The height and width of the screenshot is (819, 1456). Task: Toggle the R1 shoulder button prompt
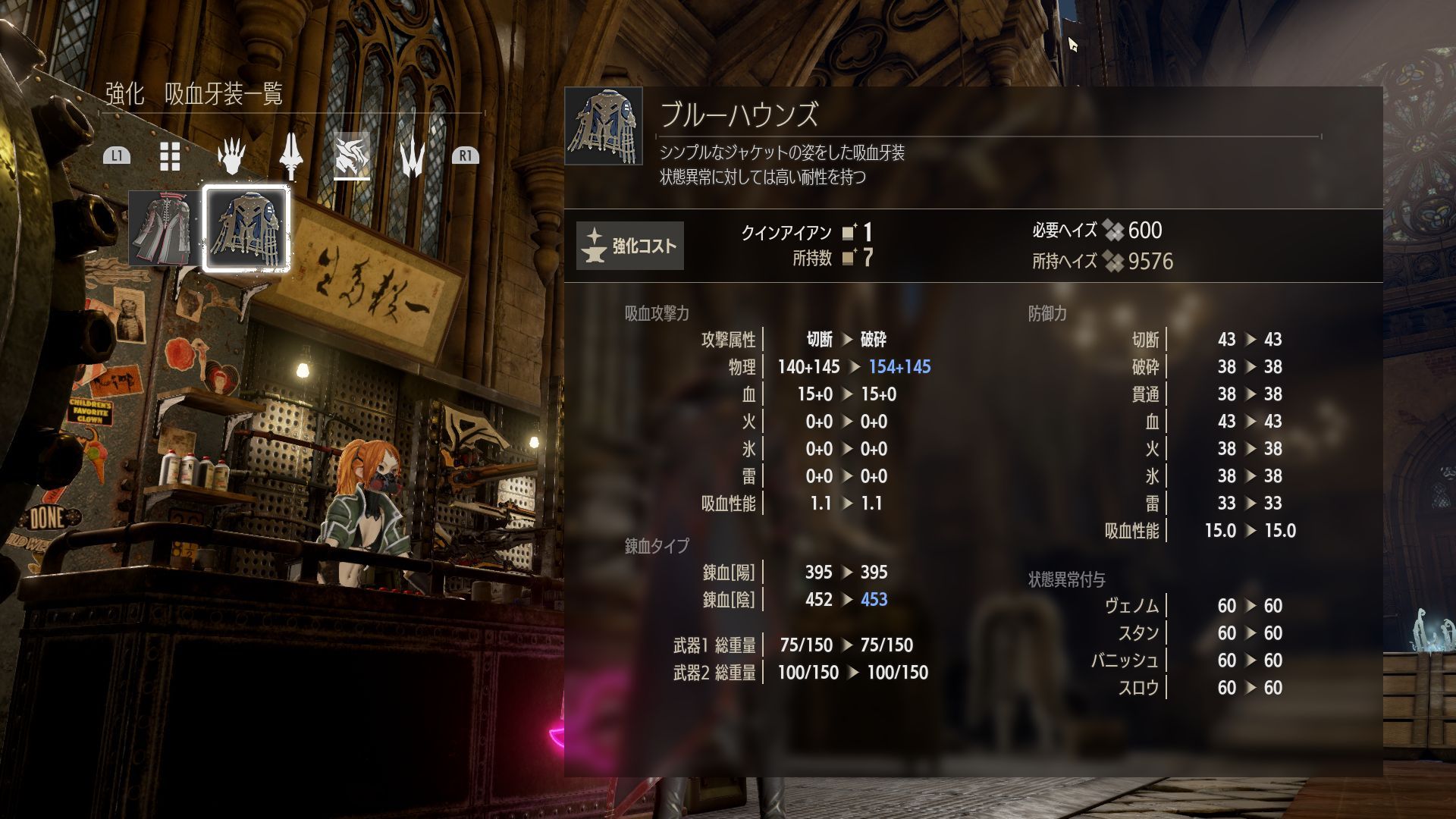(x=468, y=156)
